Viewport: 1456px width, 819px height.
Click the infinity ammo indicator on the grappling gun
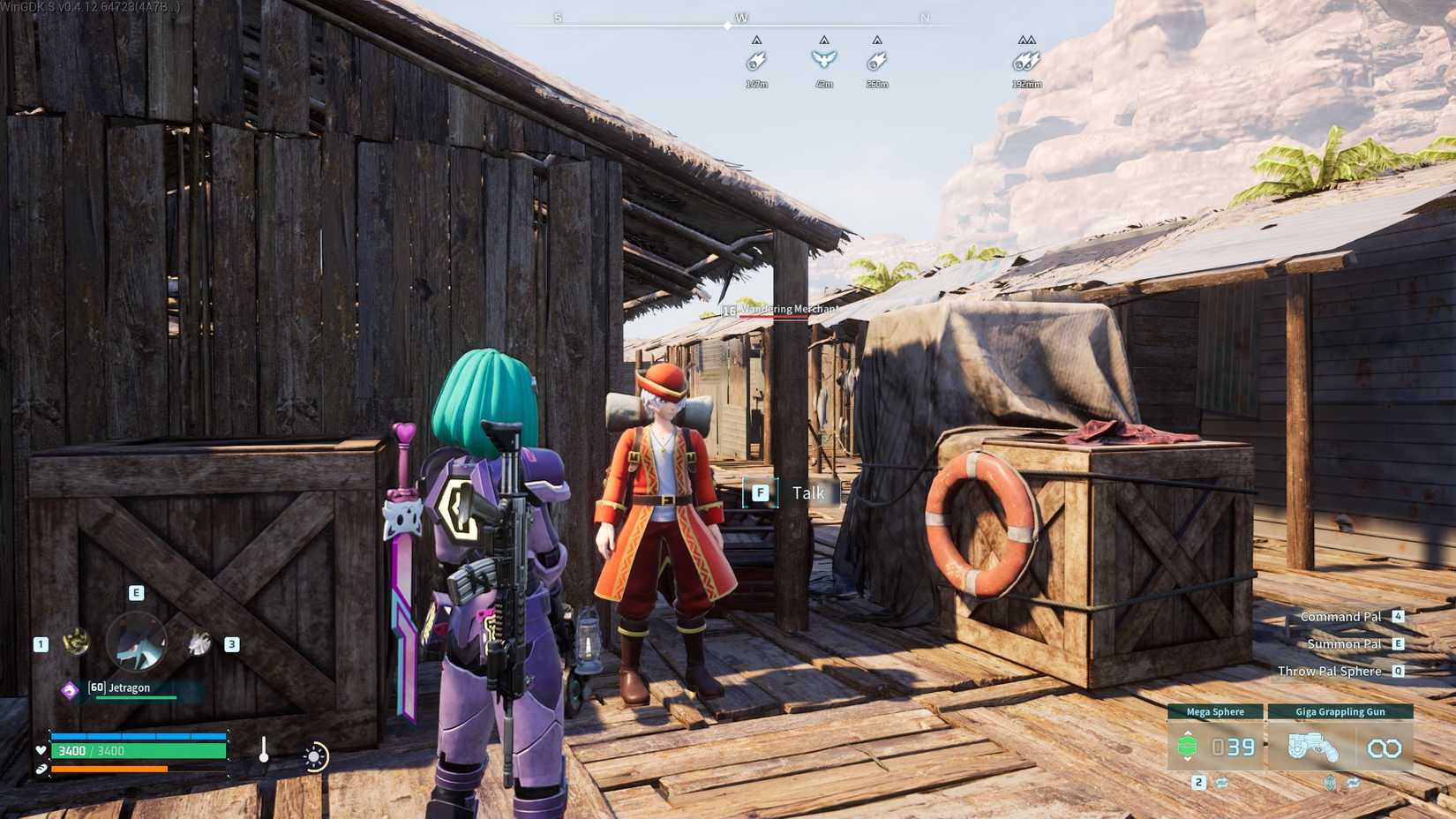[x=1384, y=748]
